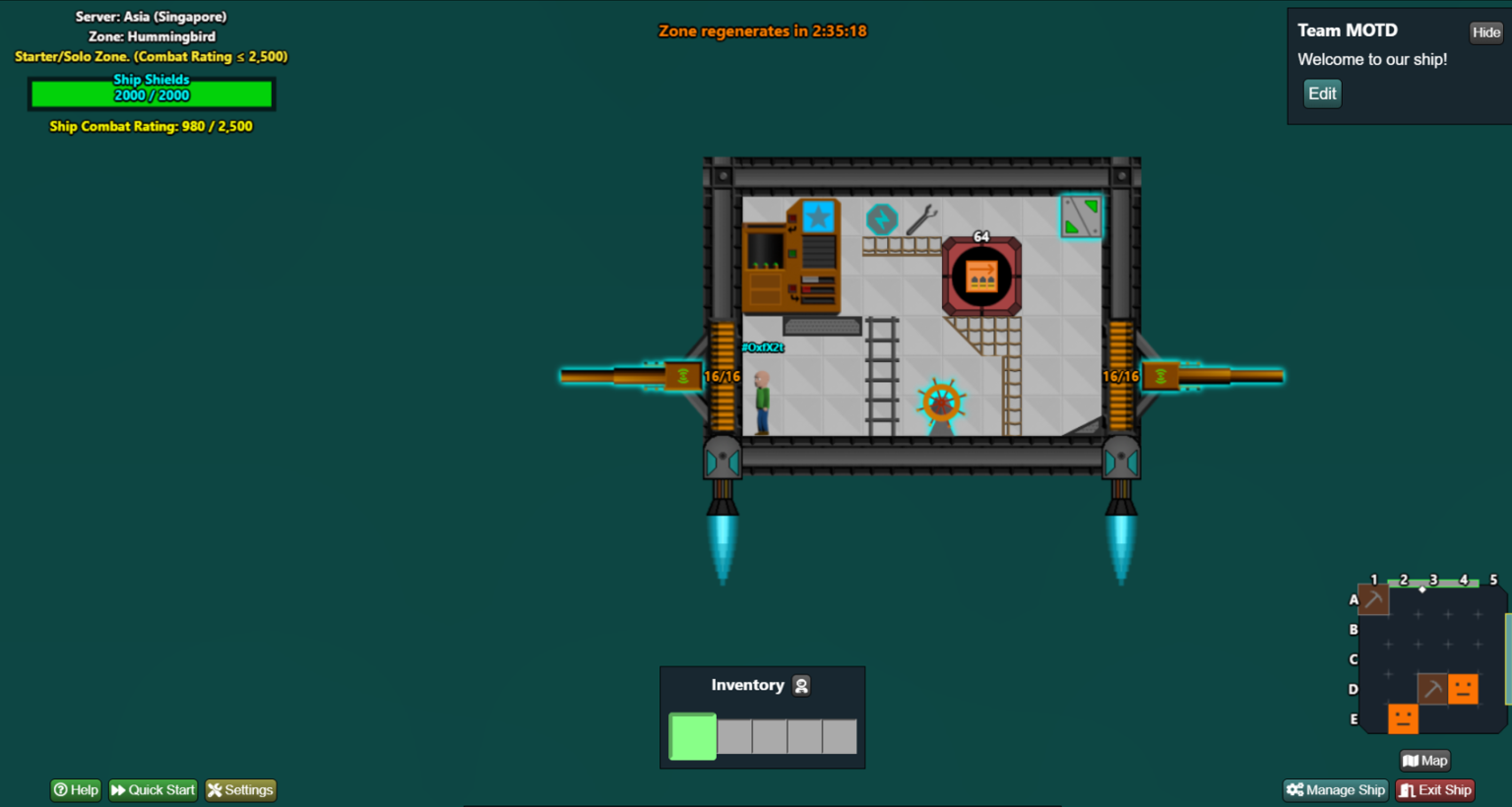The width and height of the screenshot is (1512, 807).
Task: Open the Manage Ship menu
Action: 1336,790
